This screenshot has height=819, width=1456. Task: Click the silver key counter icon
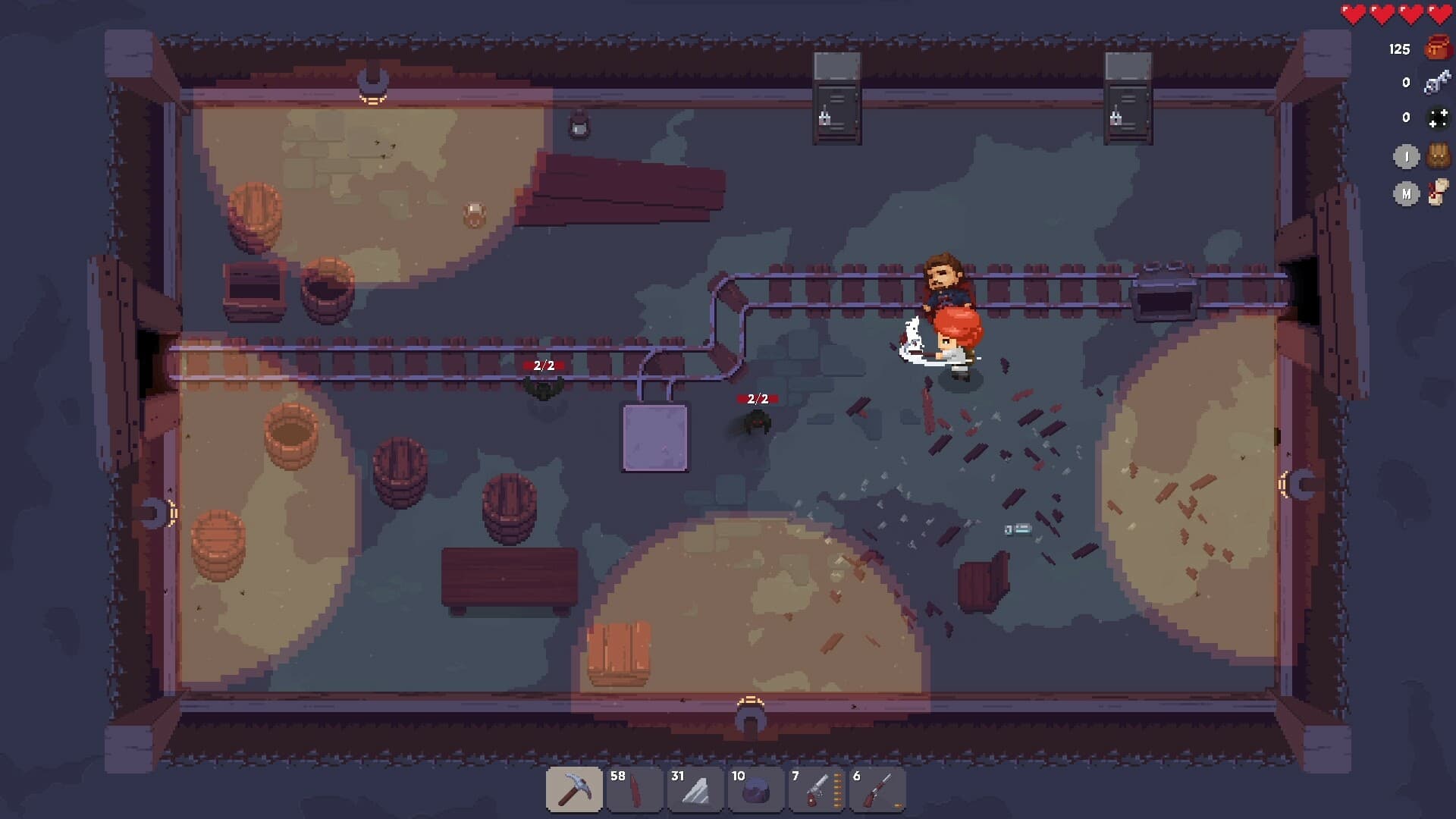tap(1437, 82)
